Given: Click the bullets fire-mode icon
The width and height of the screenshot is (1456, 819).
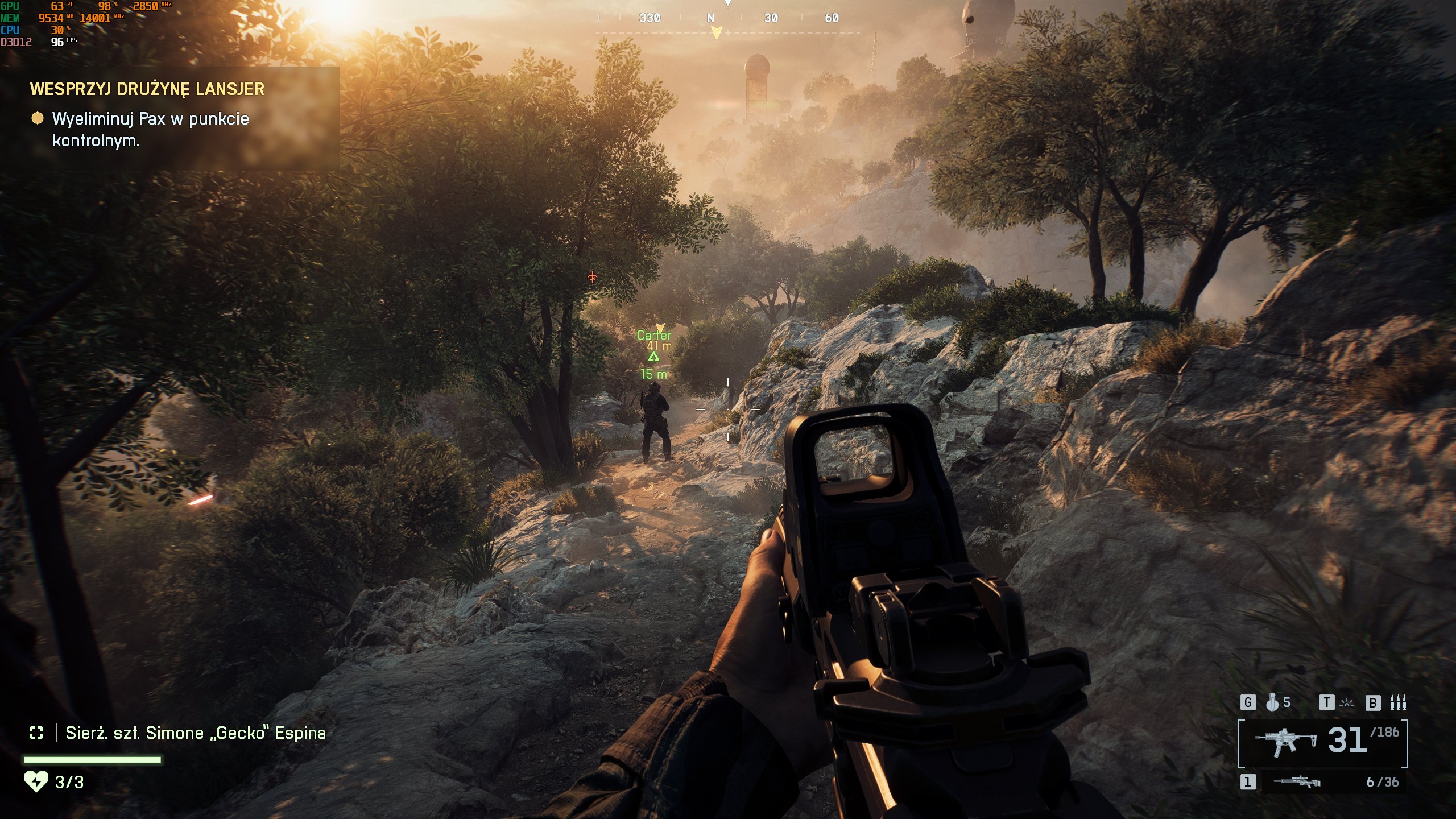Looking at the screenshot, I should pyautogui.click(x=1398, y=703).
